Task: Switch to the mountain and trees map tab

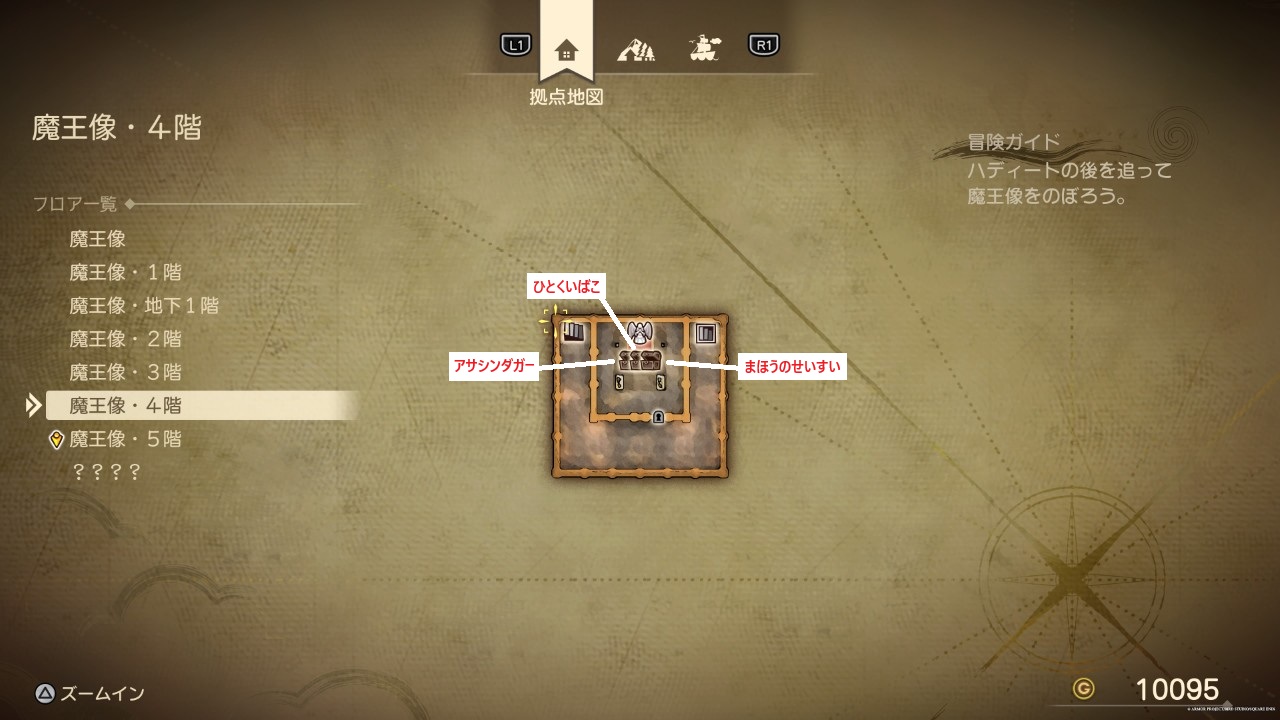Action: [636, 48]
